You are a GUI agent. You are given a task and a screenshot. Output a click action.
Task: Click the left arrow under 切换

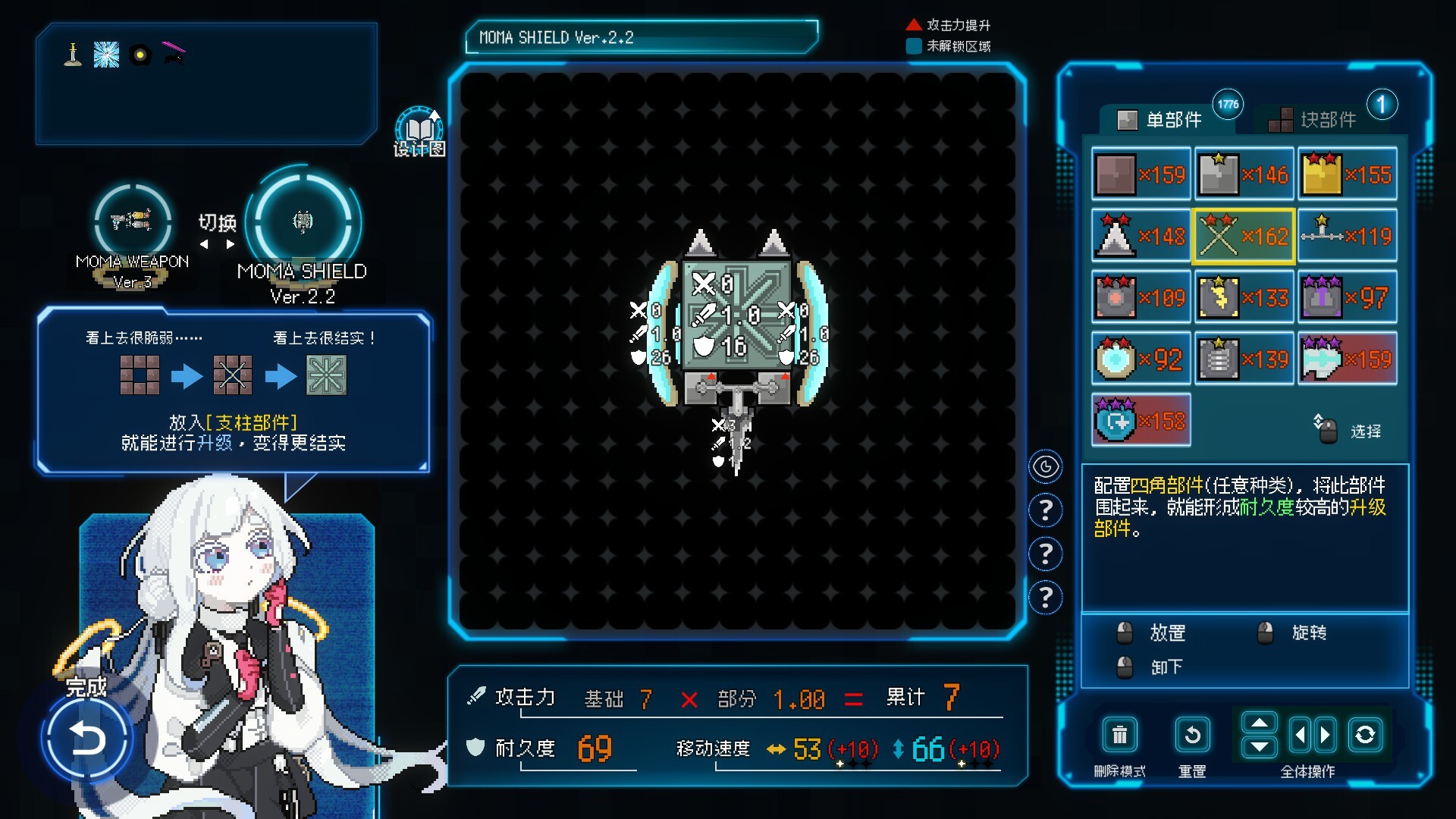click(203, 243)
